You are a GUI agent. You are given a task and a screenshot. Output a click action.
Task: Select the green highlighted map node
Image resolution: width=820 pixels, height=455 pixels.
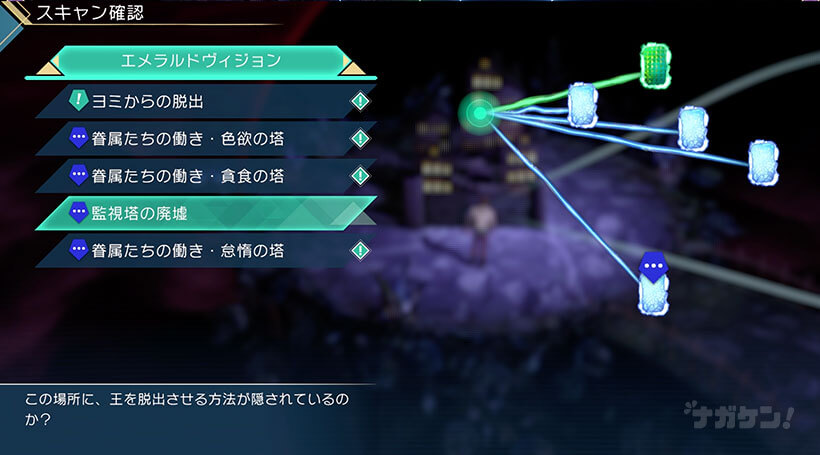pyautogui.click(x=656, y=65)
